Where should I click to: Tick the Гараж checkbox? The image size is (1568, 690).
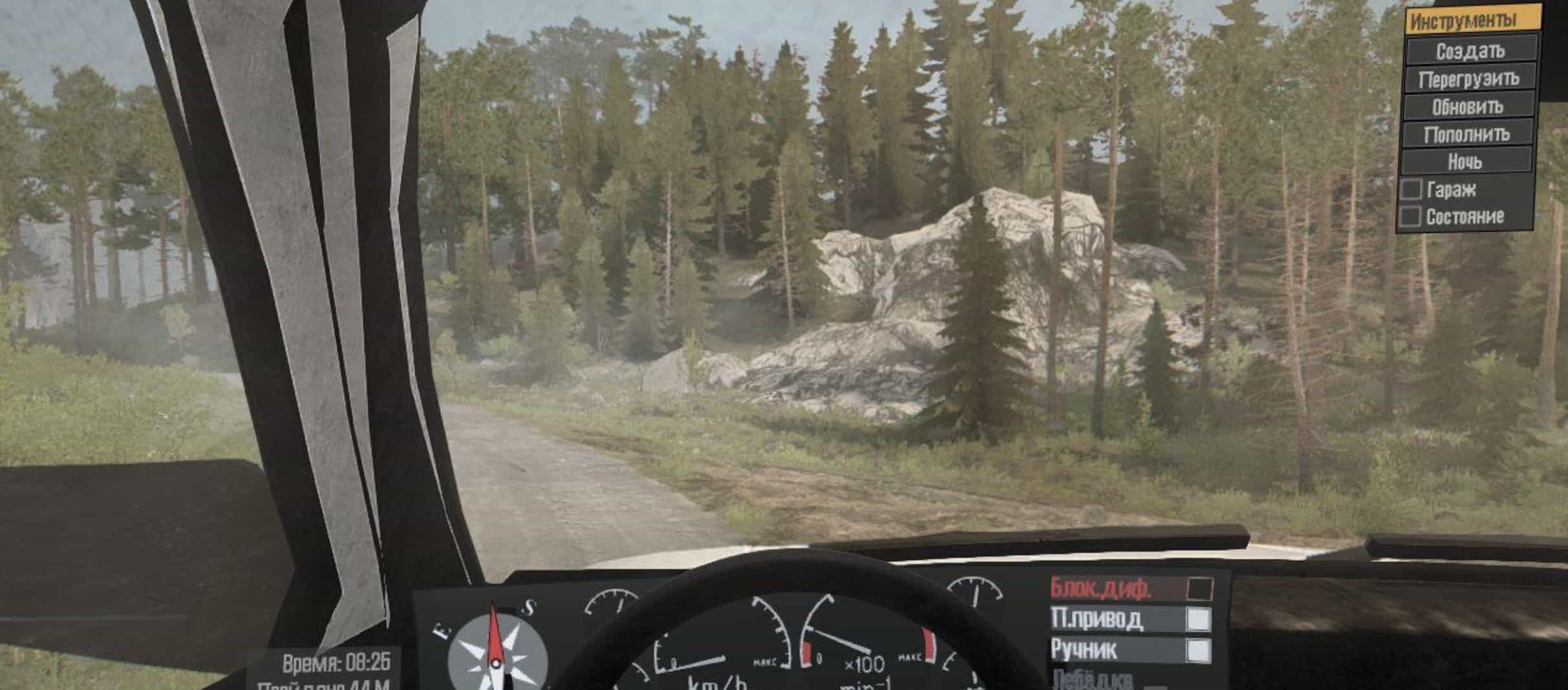pyautogui.click(x=1410, y=189)
